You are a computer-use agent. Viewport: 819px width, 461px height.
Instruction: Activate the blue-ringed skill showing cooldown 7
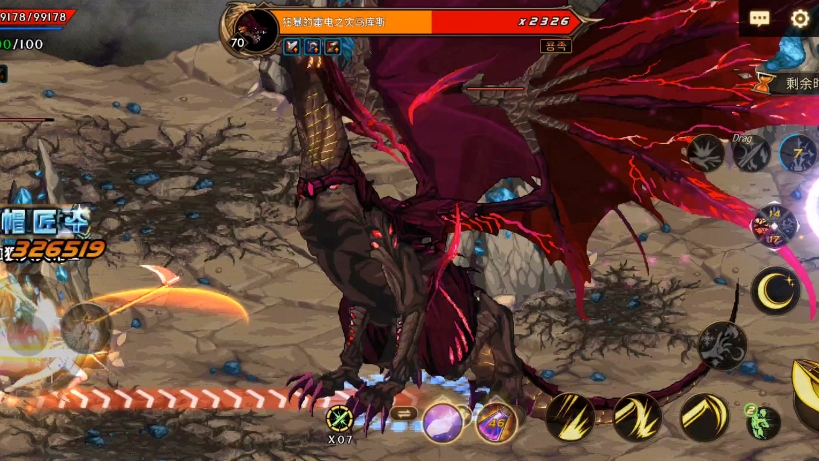pyautogui.click(x=798, y=153)
